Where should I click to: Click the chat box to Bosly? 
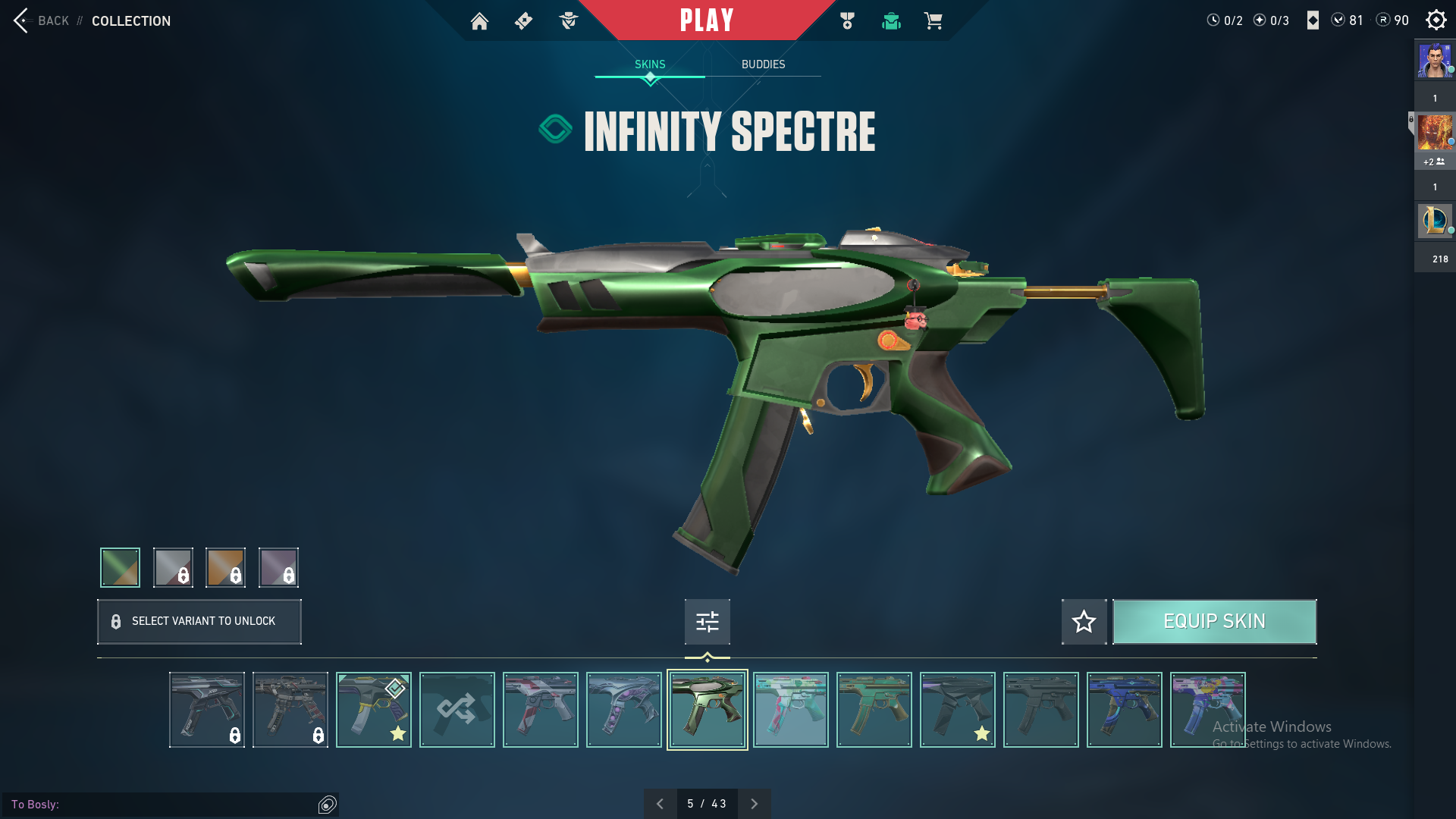(163, 804)
